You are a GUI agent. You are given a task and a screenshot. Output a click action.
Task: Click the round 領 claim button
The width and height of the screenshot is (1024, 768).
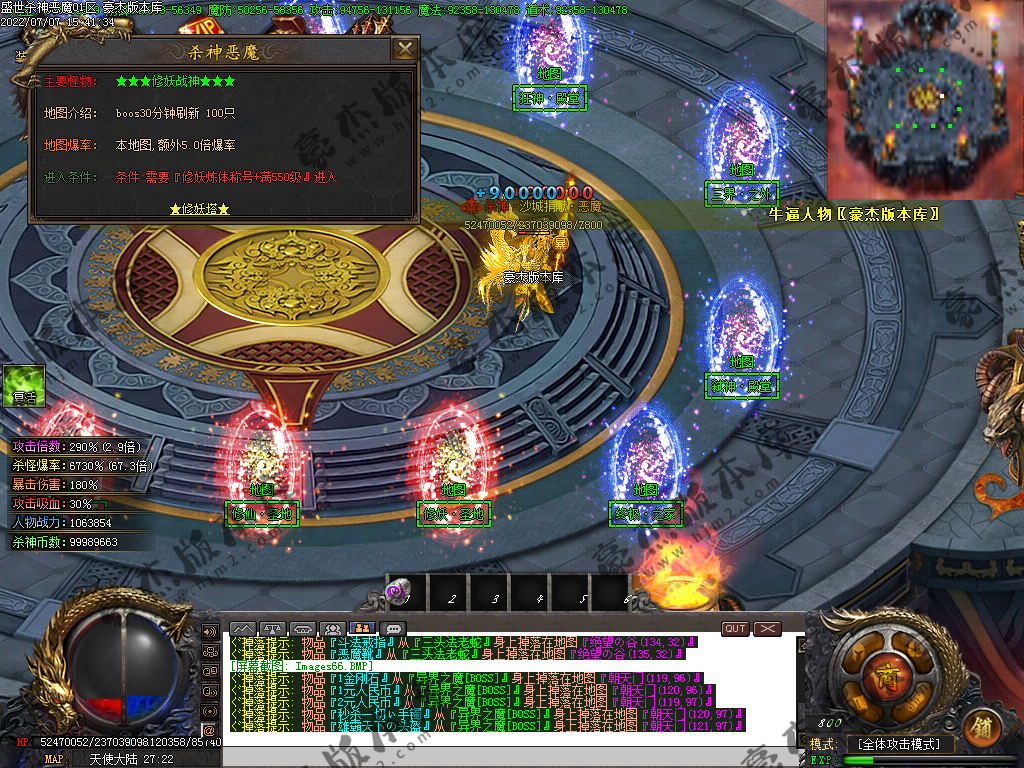click(x=983, y=726)
